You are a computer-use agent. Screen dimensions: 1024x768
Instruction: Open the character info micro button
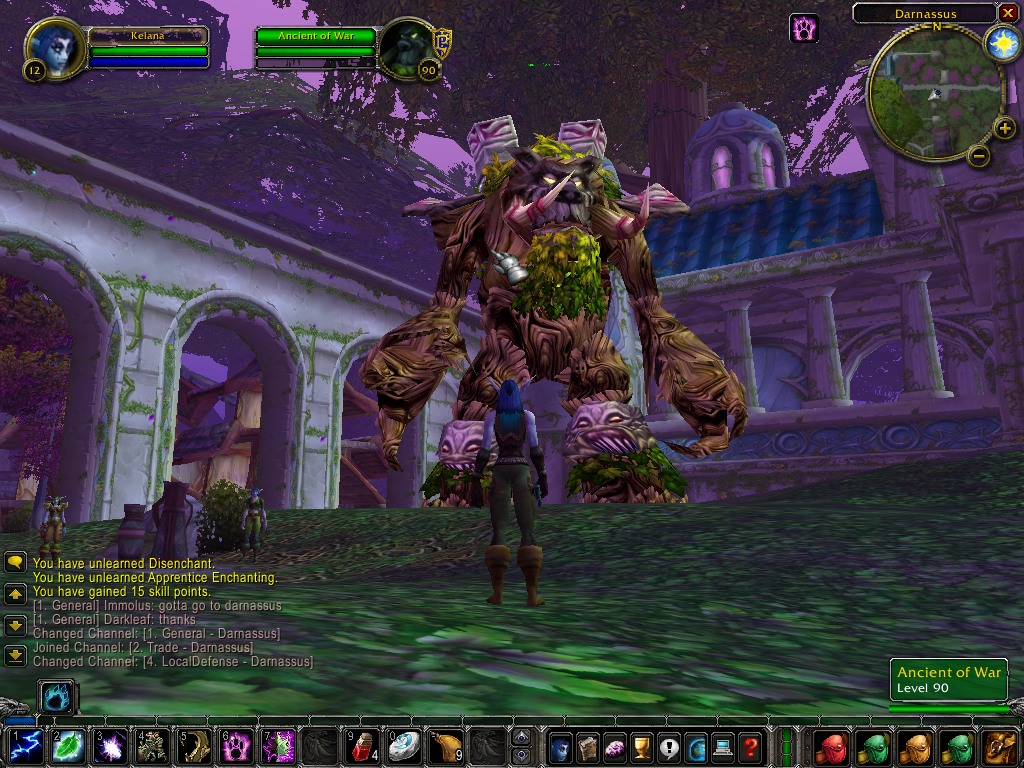point(561,746)
